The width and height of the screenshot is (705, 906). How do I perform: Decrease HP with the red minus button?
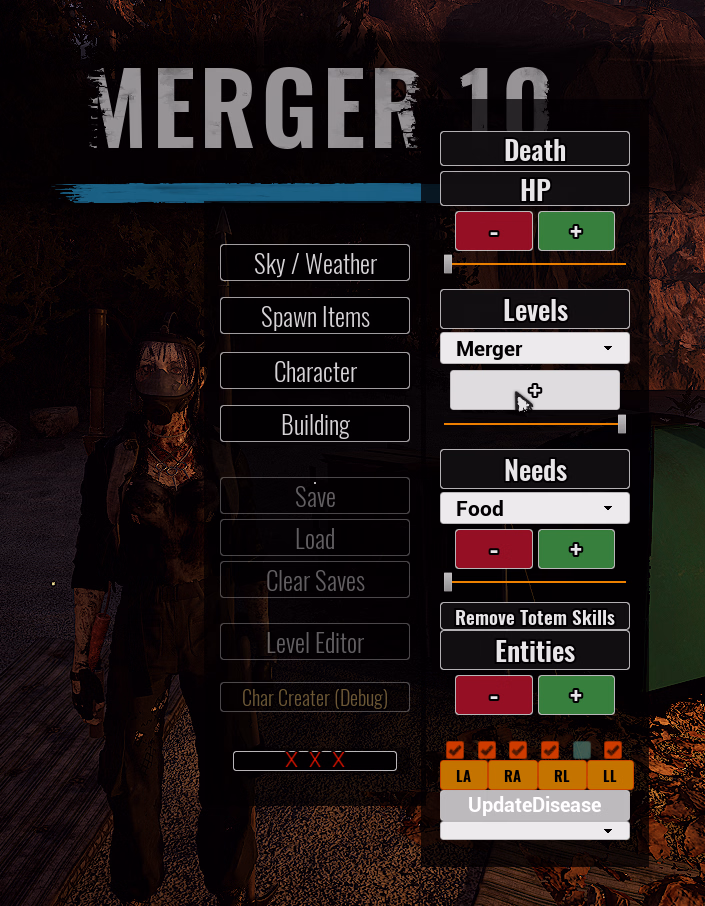494,231
